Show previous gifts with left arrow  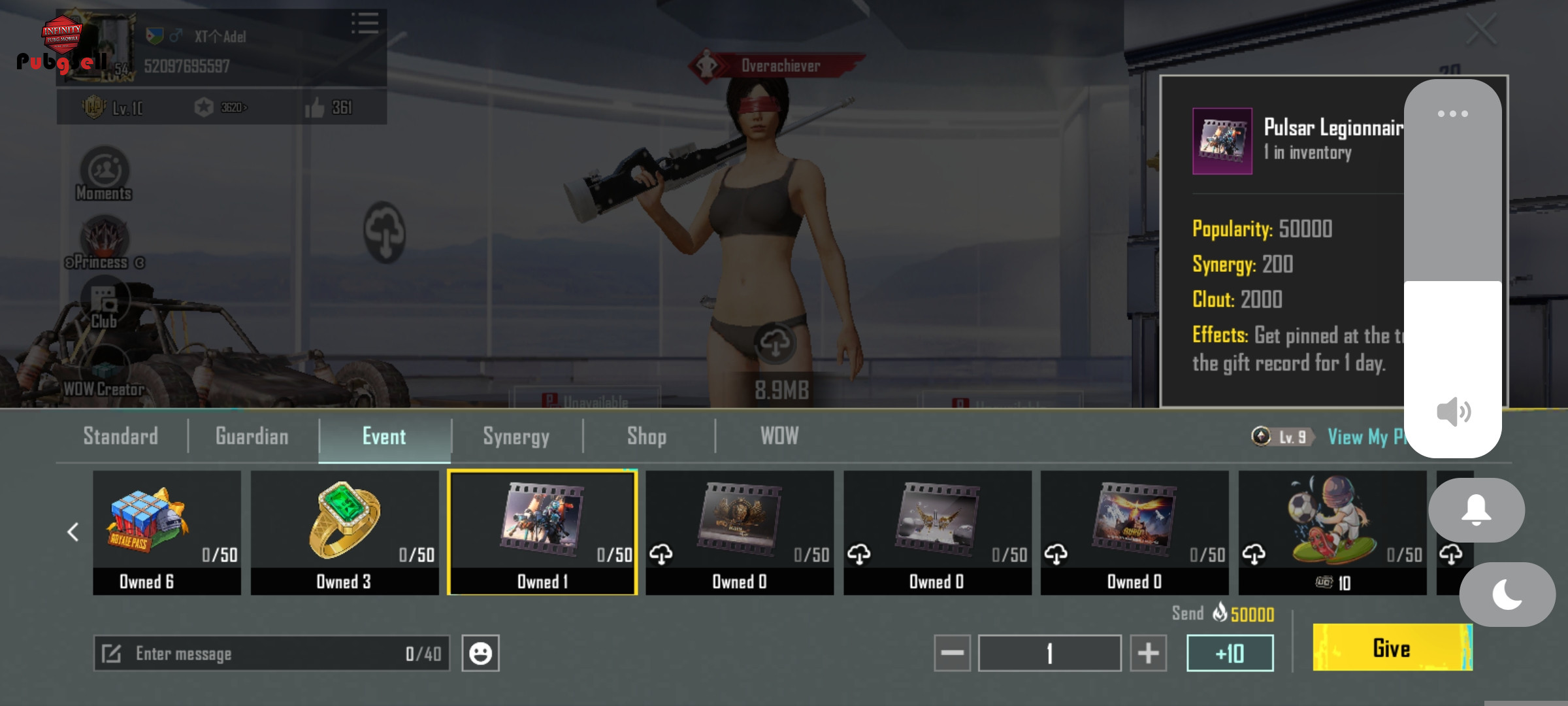73,532
